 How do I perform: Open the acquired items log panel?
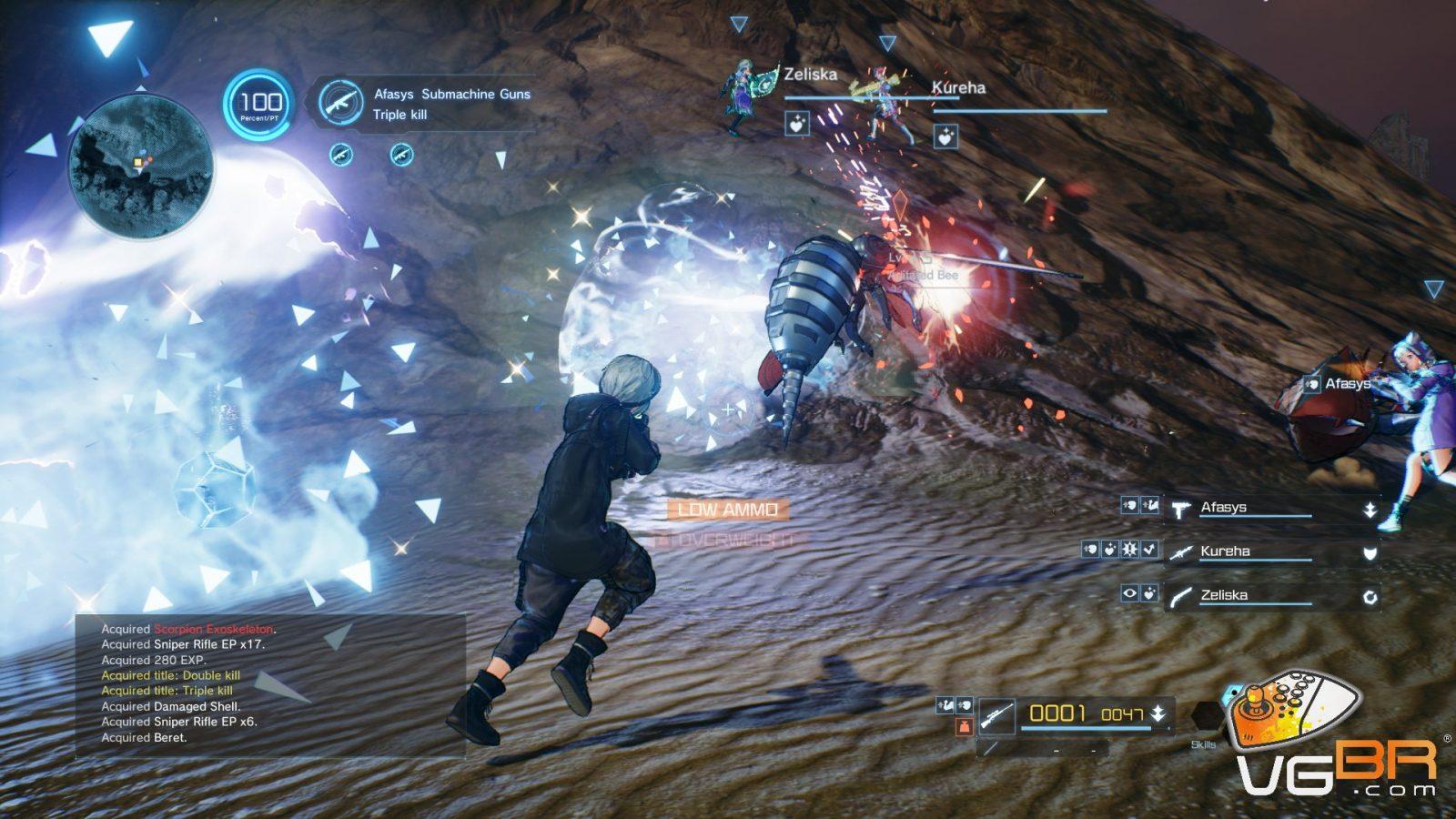(x=270, y=683)
